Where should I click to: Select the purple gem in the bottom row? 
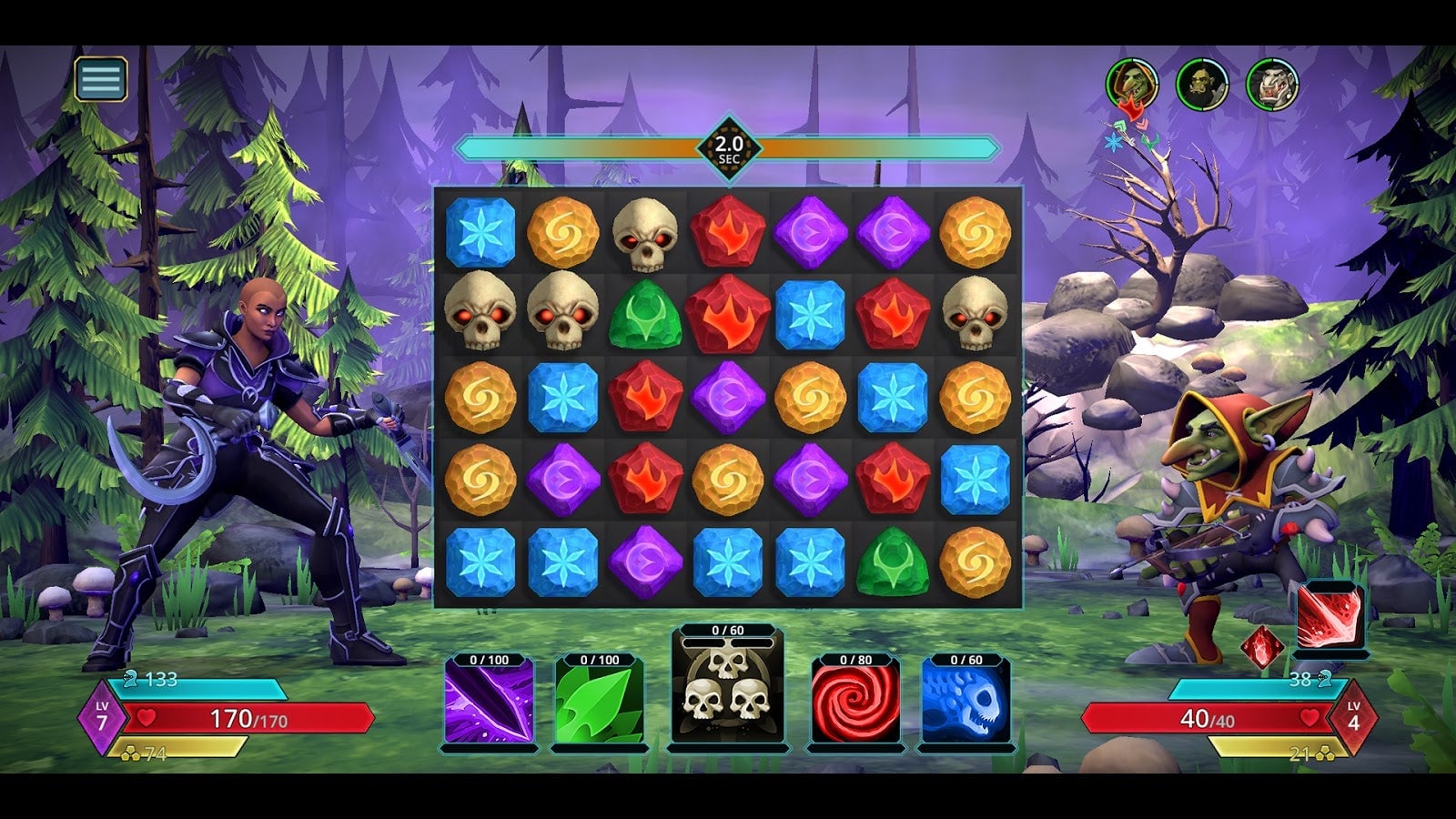(x=648, y=560)
